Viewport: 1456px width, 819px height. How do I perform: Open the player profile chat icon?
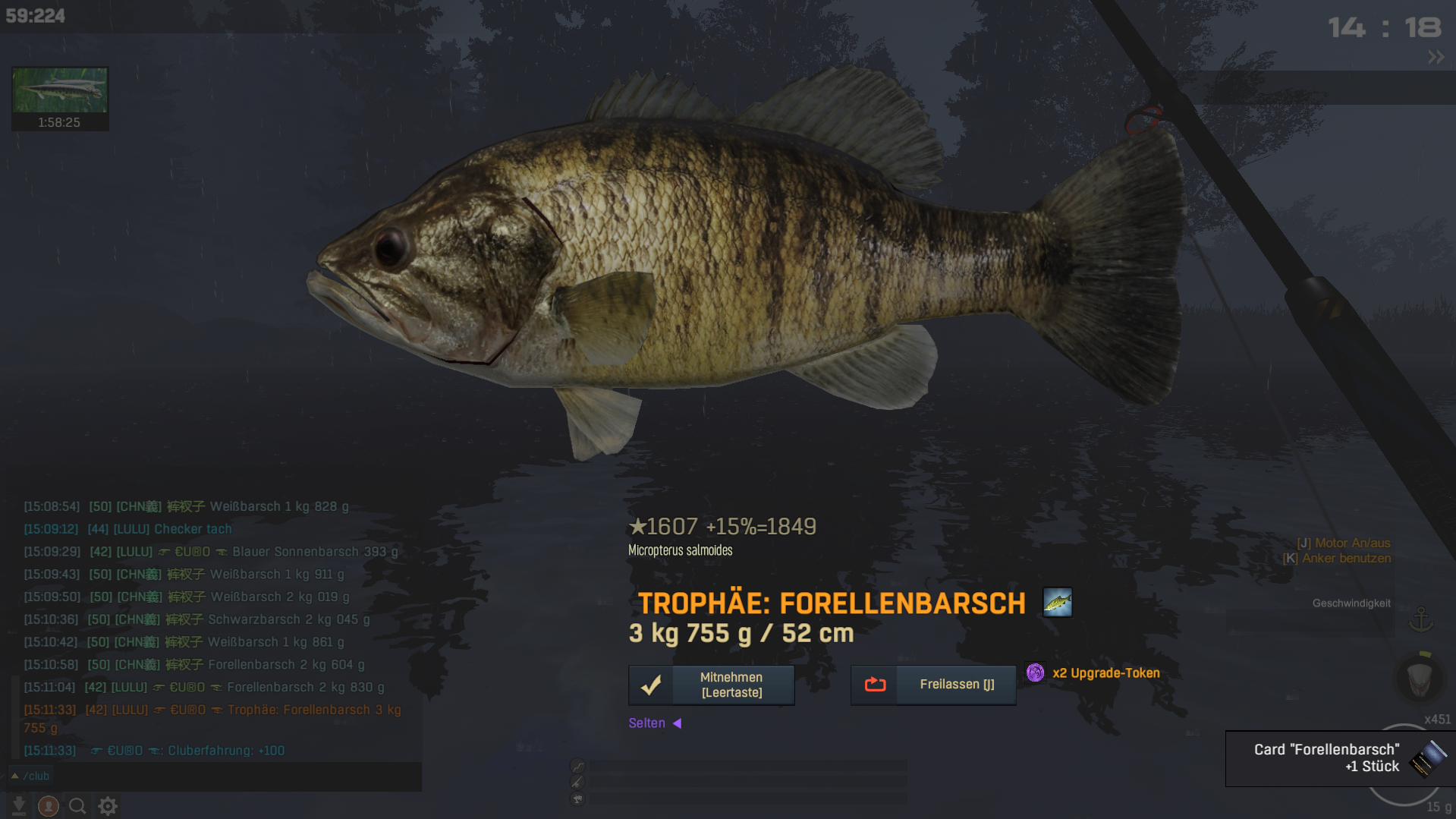point(49,805)
